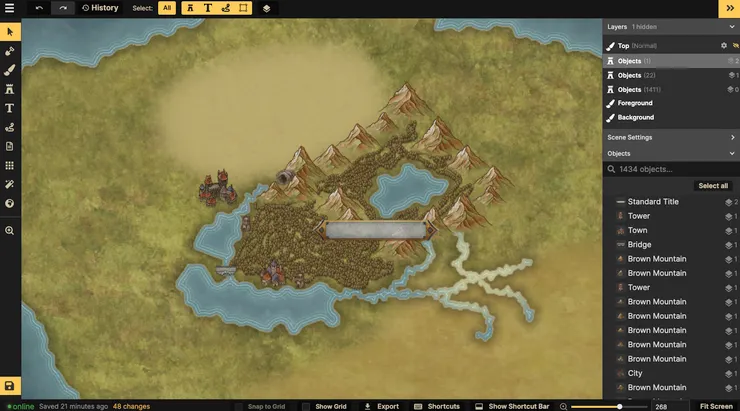The height and width of the screenshot is (411, 740).
Task: Pick the text tool in the sidebar
Action: (x=10, y=108)
